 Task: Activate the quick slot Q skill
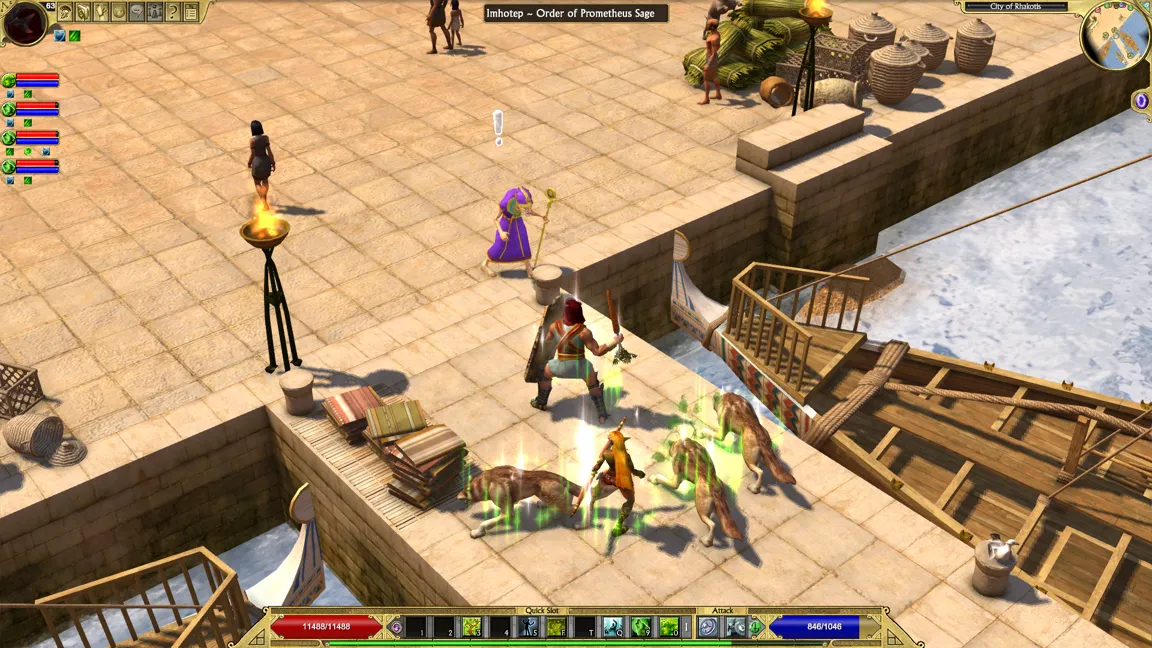coord(613,627)
